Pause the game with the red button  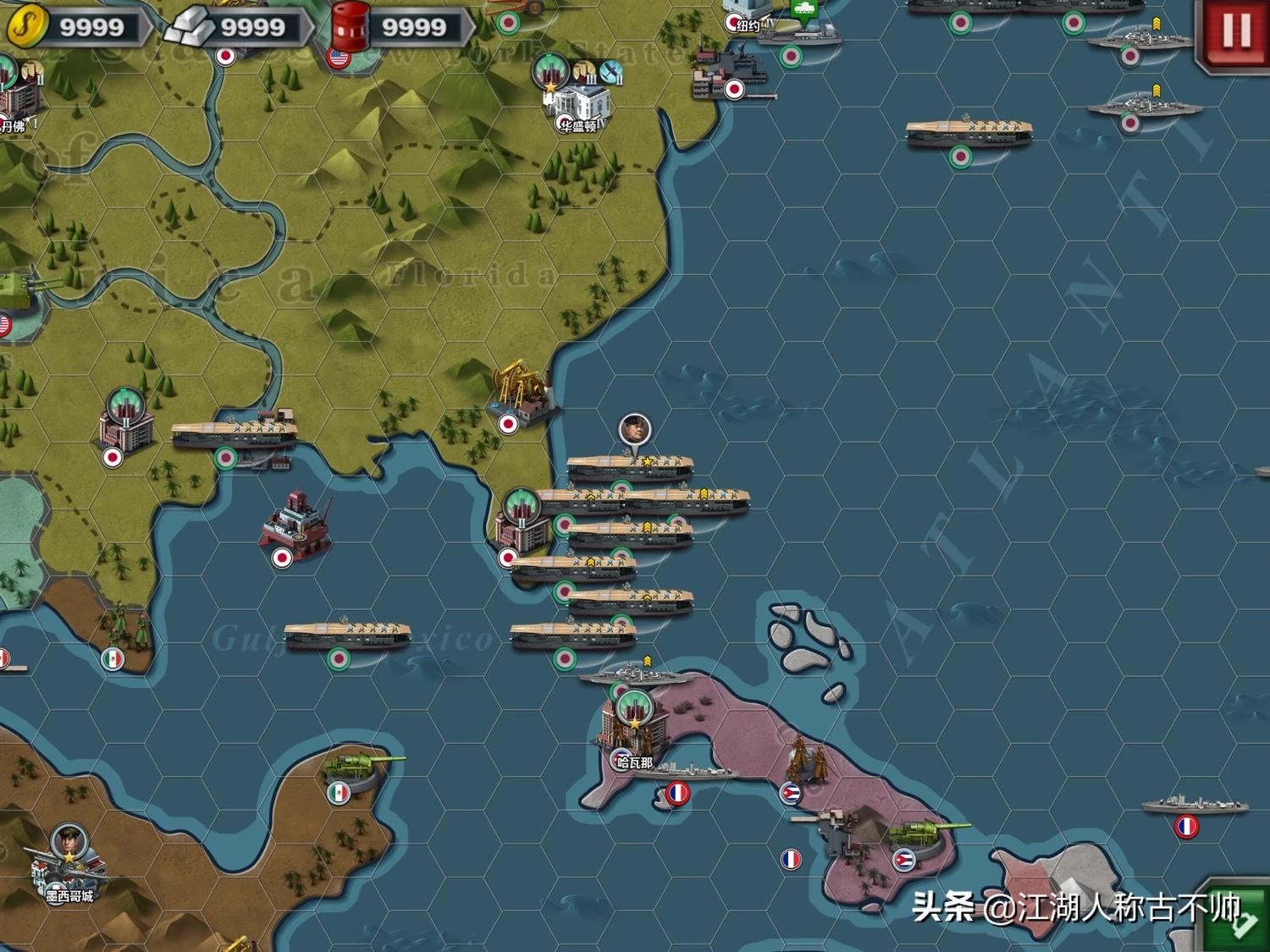click(x=1234, y=31)
